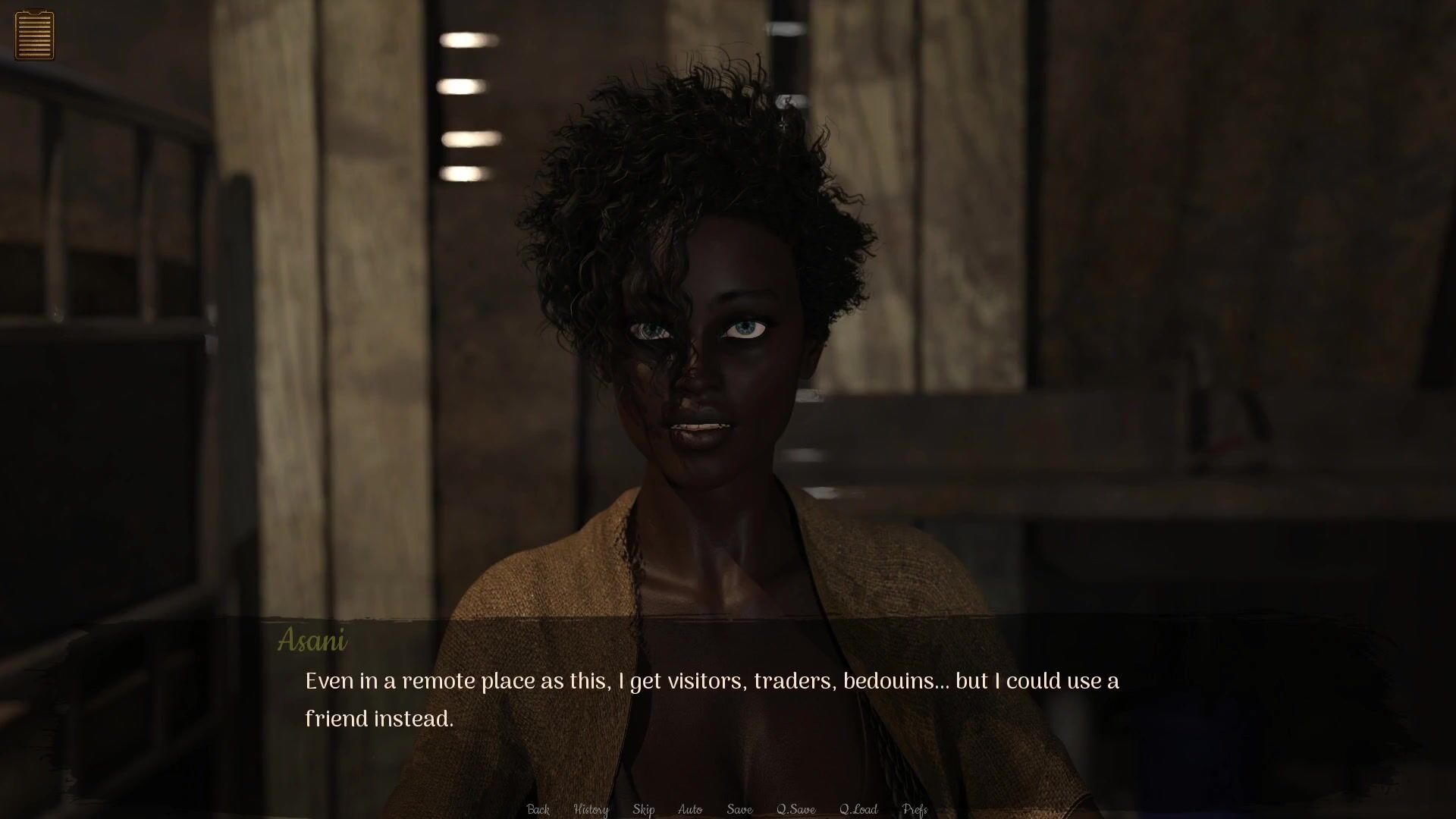Advance Asani's dialogue text box
The width and height of the screenshot is (1456, 819).
point(711,701)
